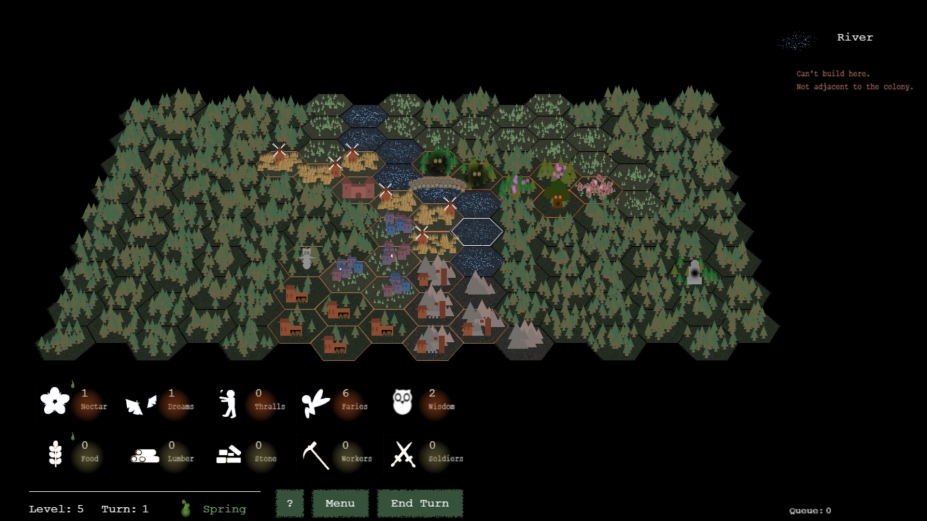This screenshot has height=521, width=927.
Task: Select the Food wheat icon
Action: (x=54, y=455)
